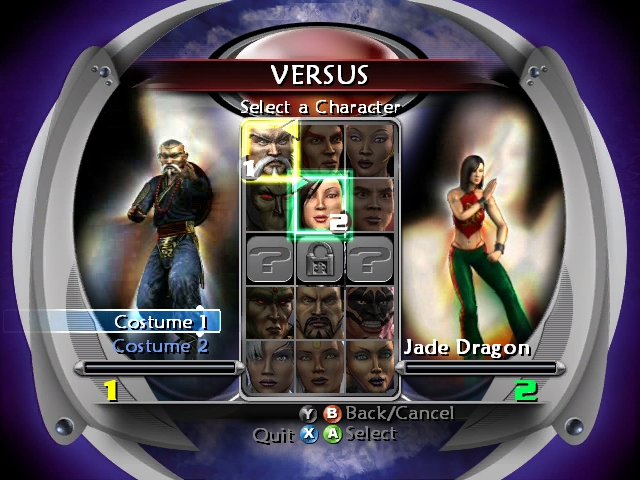Choose the green-faced red-eyed creature portrait
Image resolution: width=640 pixels, height=480 pixels.
(268, 205)
